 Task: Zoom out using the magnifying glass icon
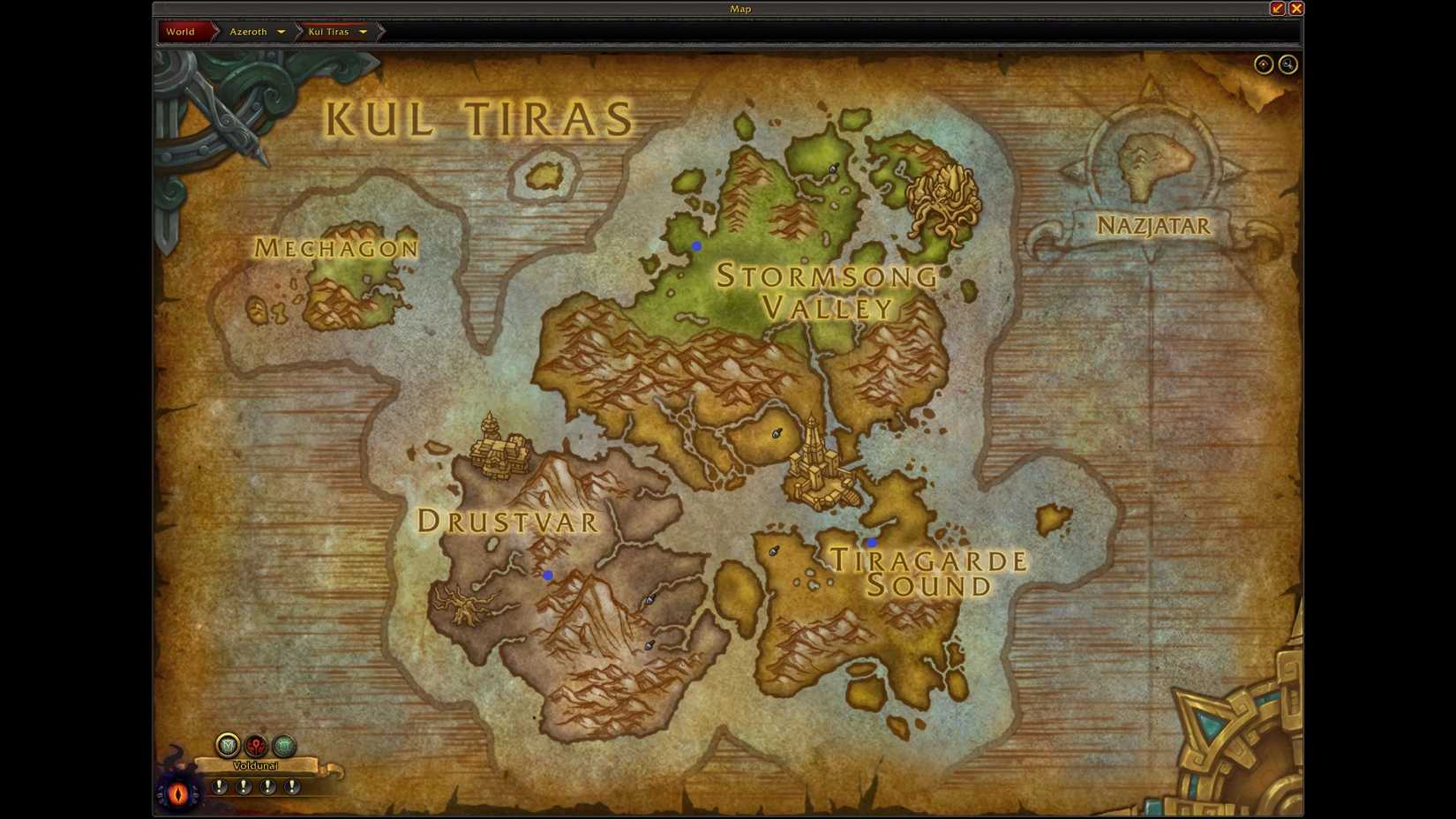(1287, 64)
